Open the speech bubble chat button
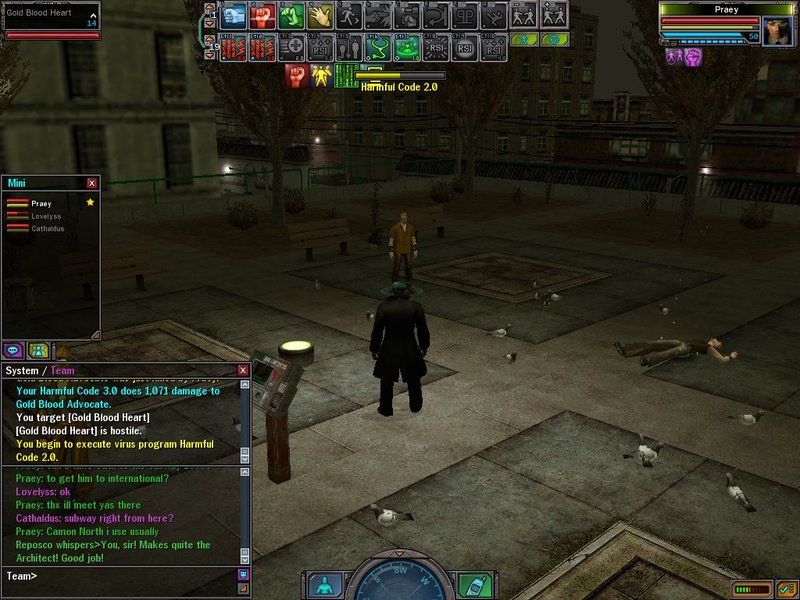Image resolution: width=800 pixels, height=600 pixels. pyautogui.click(x=14, y=350)
